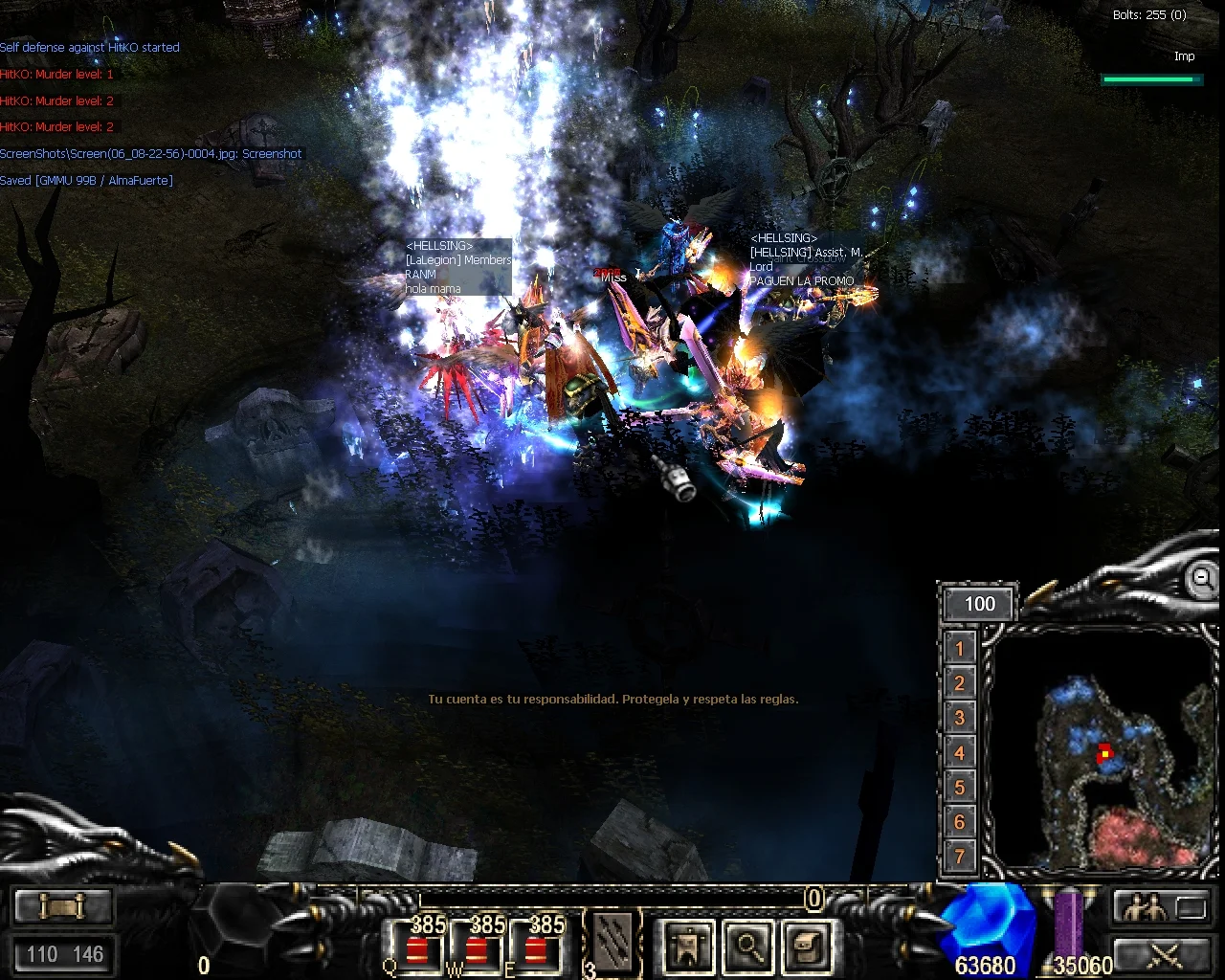This screenshot has width=1225, height=980.
Task: Select the button numbered 1 beside the minimap
Action: [960, 648]
